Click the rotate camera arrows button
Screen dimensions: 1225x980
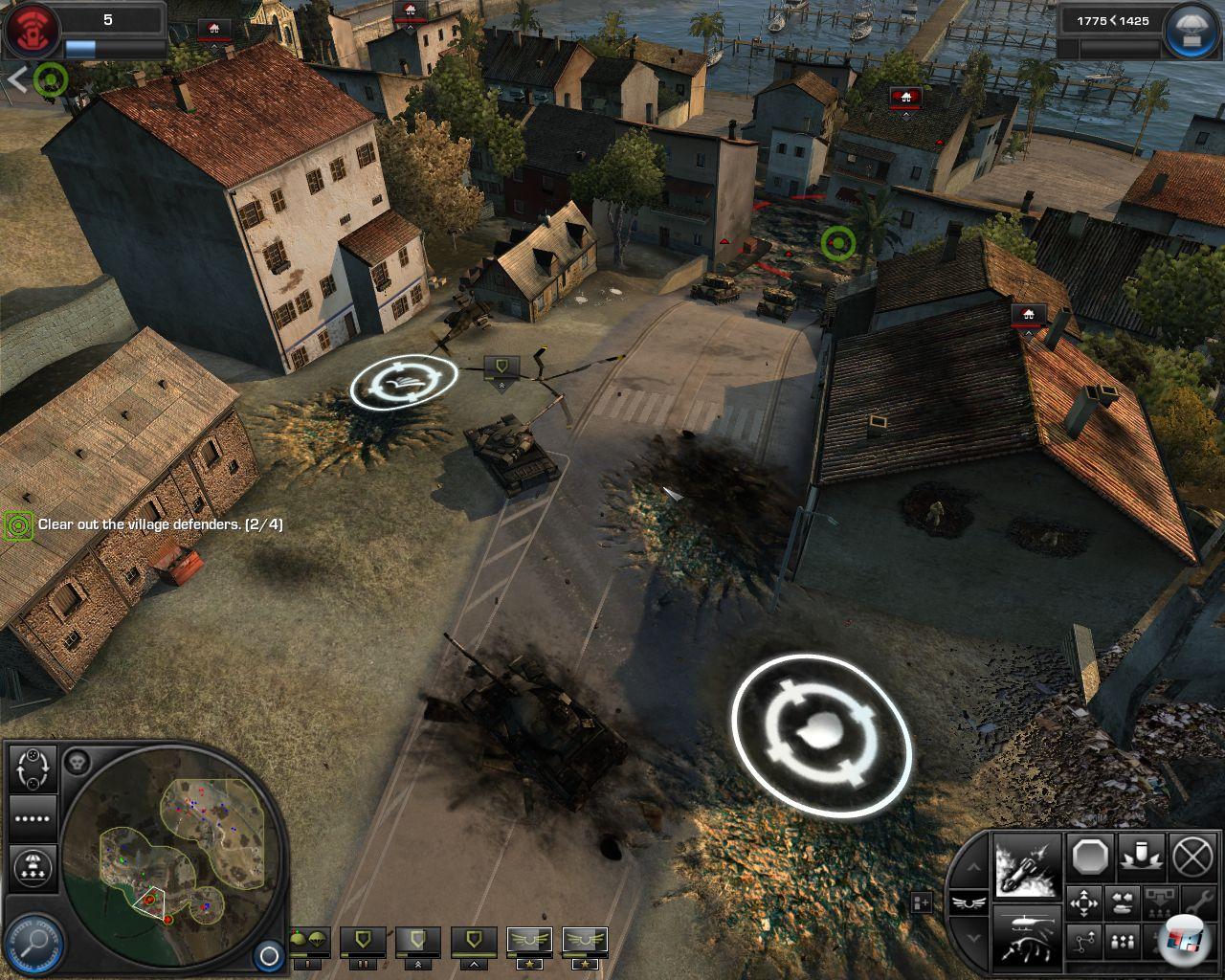coord(33,768)
